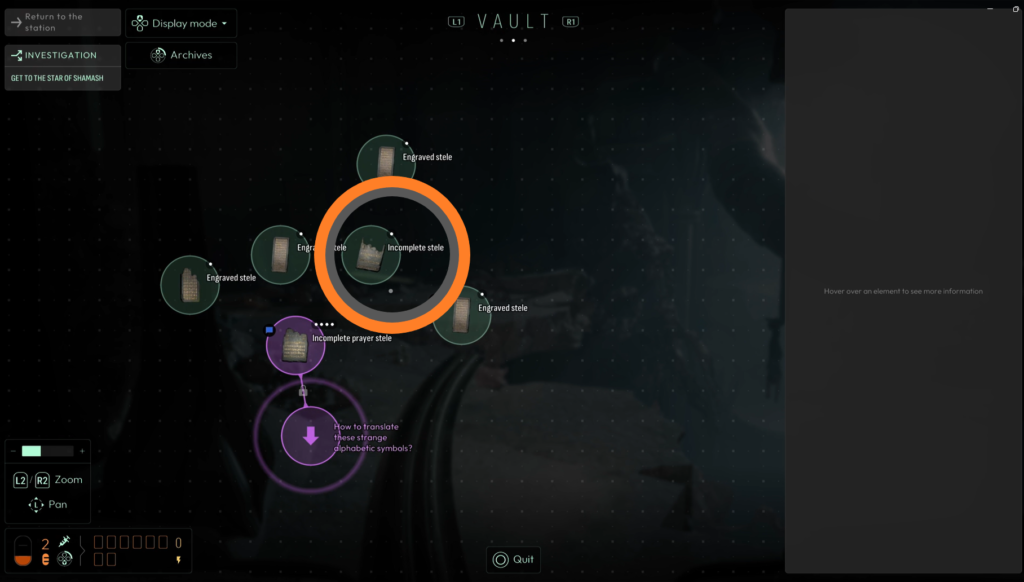Image resolution: width=1024 pixels, height=582 pixels.
Task: Click the plus sign on zoom slider
Action: [x=82, y=451]
